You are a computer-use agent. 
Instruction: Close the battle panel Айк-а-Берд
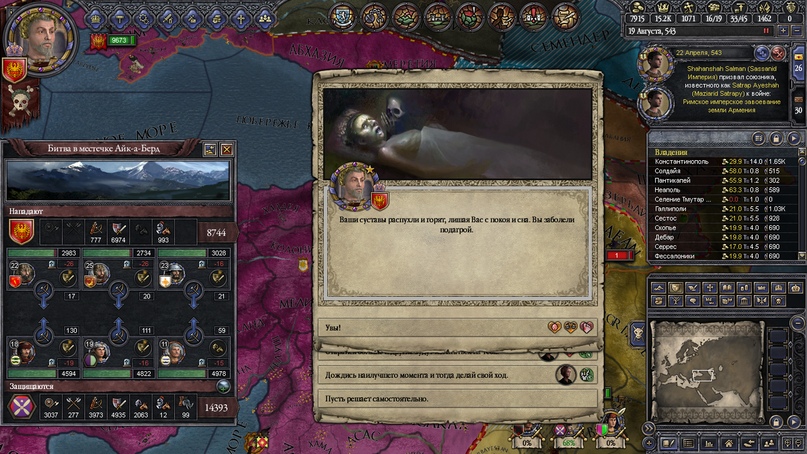coord(226,149)
